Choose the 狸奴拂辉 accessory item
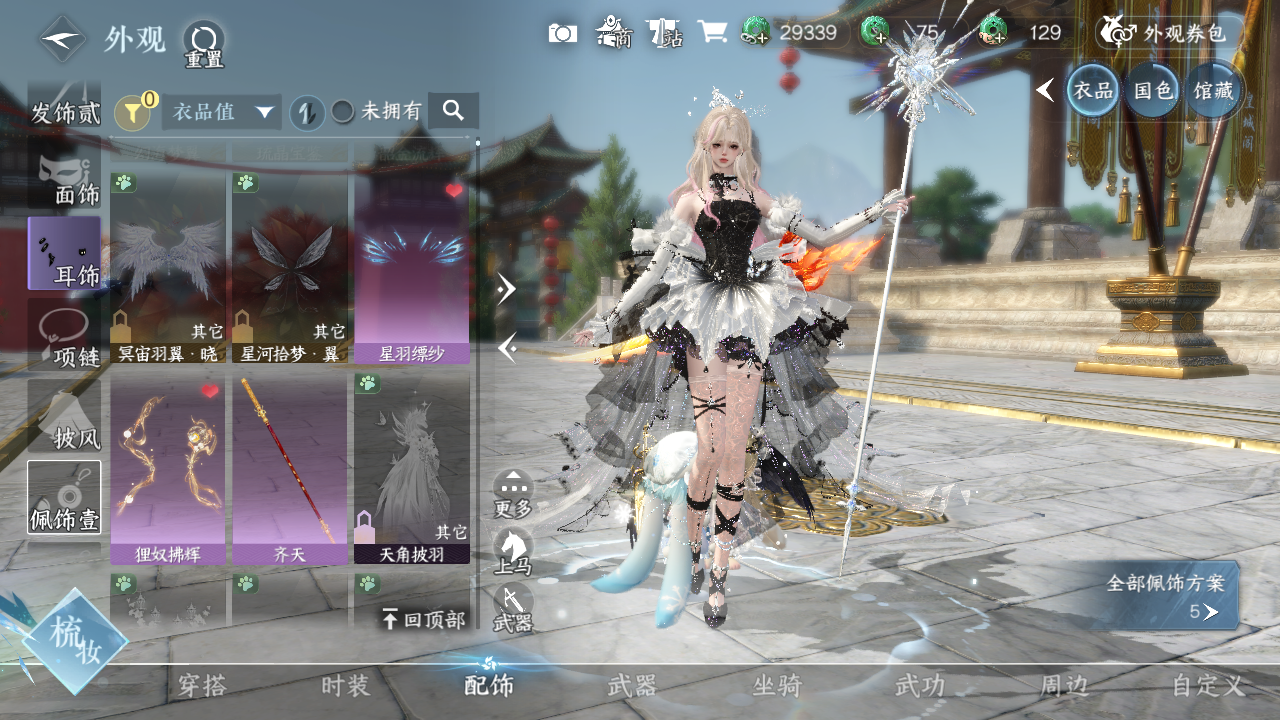Image resolution: width=1280 pixels, height=720 pixels. pyautogui.click(x=168, y=468)
